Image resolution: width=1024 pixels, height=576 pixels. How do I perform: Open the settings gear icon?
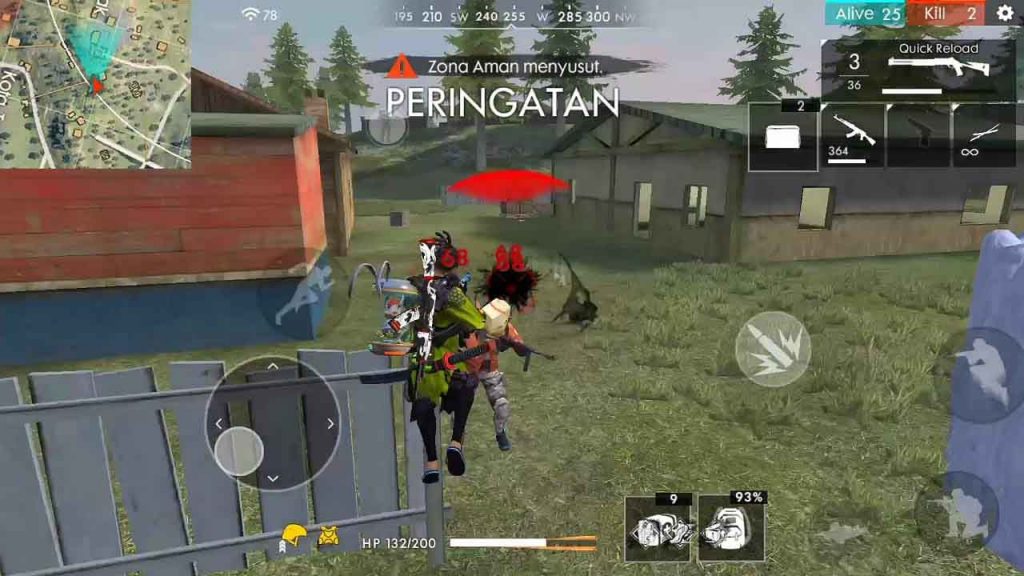click(1004, 13)
